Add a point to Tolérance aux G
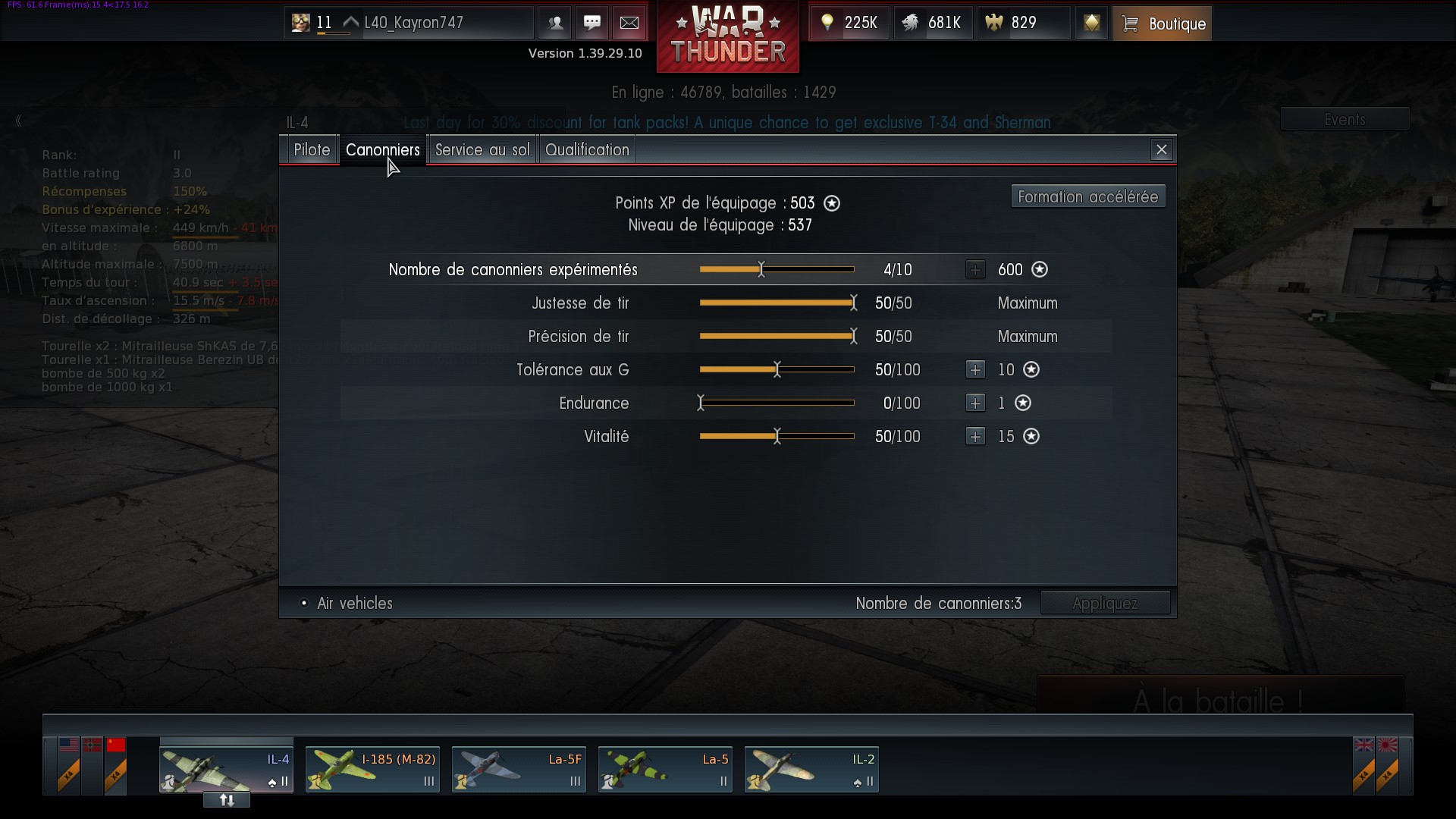This screenshot has height=819, width=1456. [975, 370]
